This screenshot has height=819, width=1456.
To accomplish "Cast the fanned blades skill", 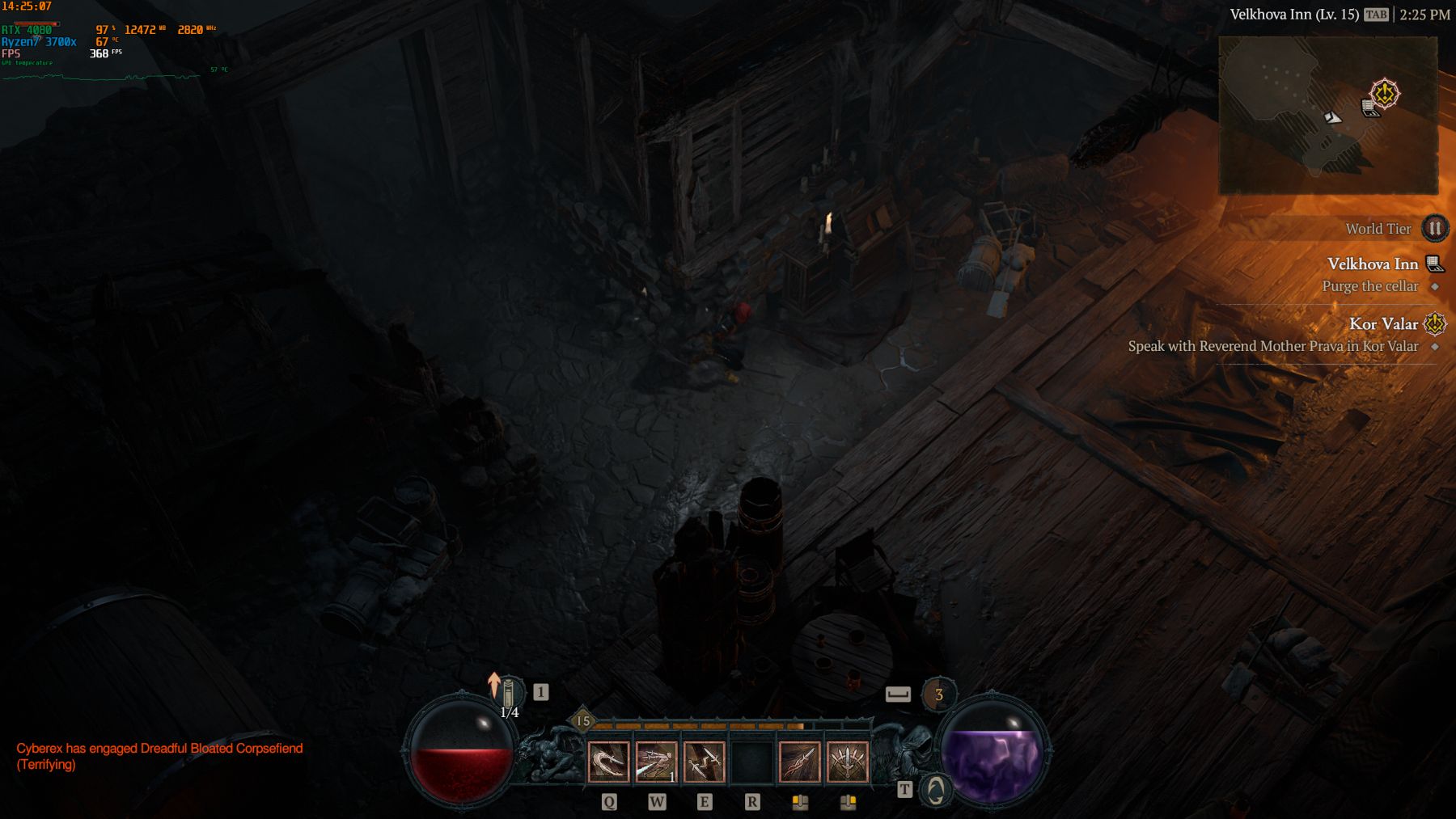I will [848, 762].
